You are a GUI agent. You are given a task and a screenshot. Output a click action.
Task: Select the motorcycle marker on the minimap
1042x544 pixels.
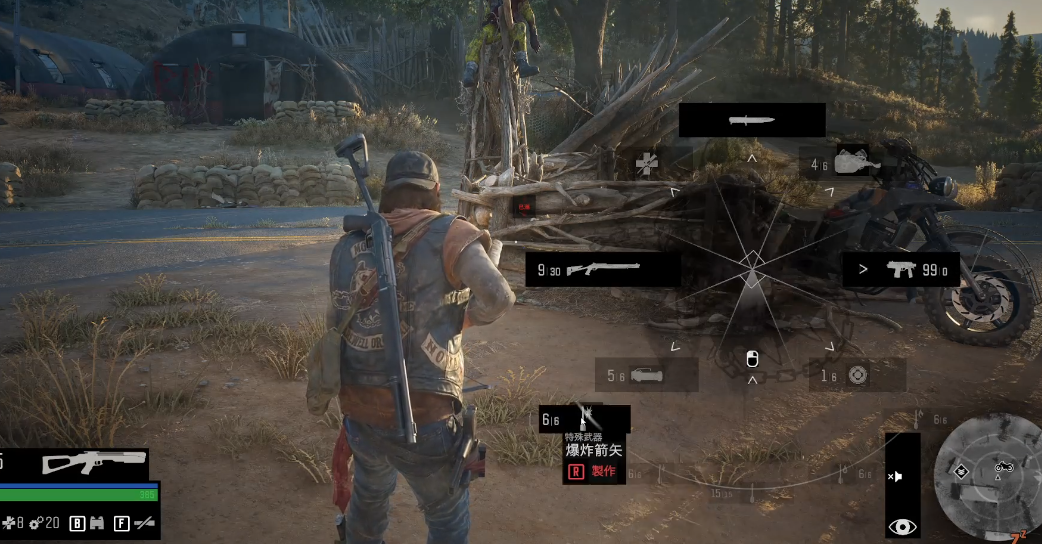(x=1004, y=466)
